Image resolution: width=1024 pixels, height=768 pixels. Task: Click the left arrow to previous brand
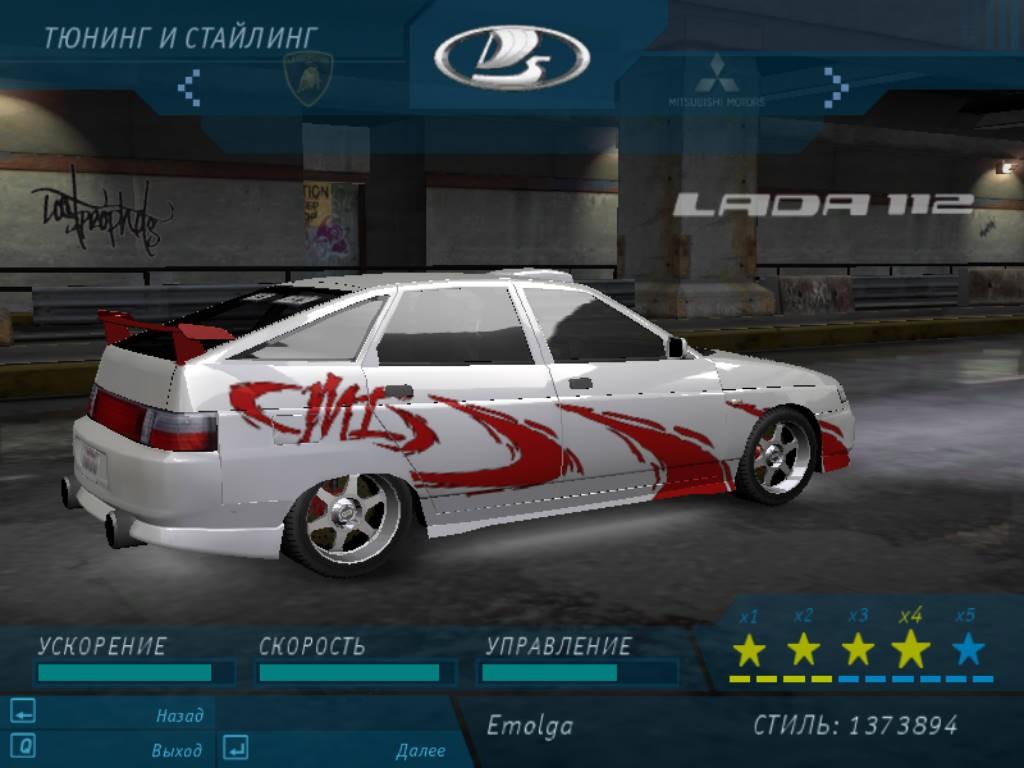190,87
